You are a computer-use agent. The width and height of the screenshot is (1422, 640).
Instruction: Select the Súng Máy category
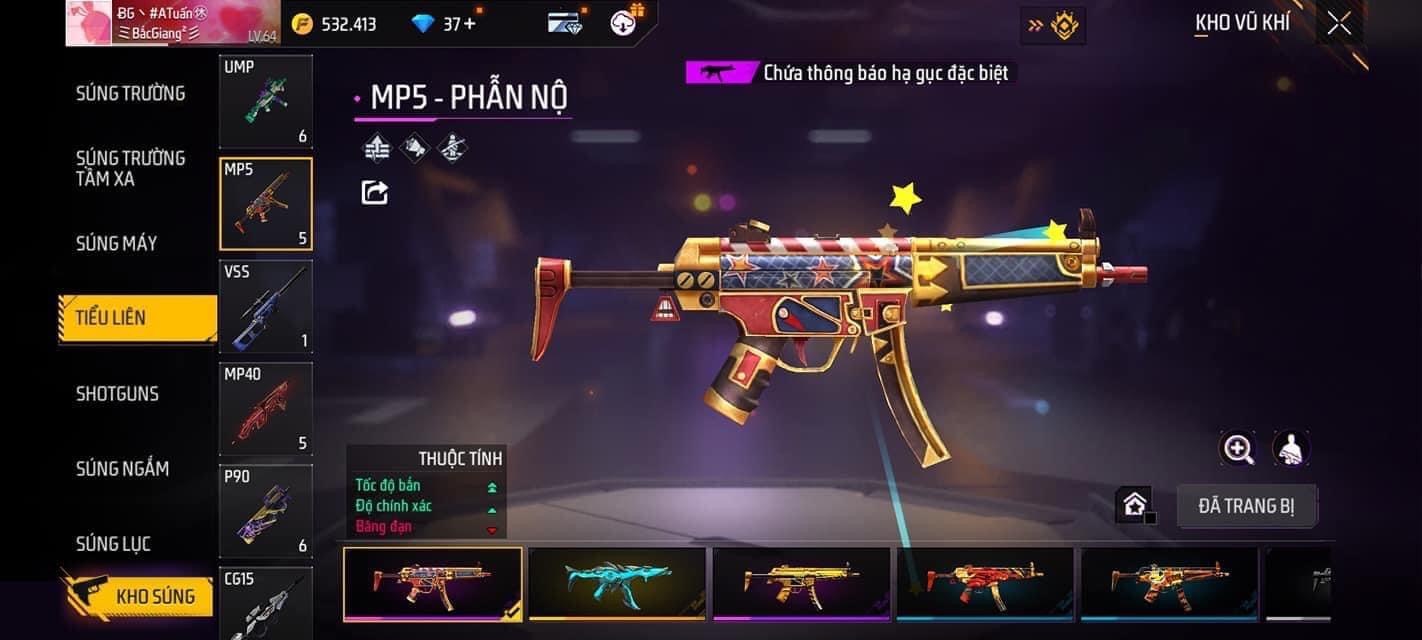[x=117, y=243]
